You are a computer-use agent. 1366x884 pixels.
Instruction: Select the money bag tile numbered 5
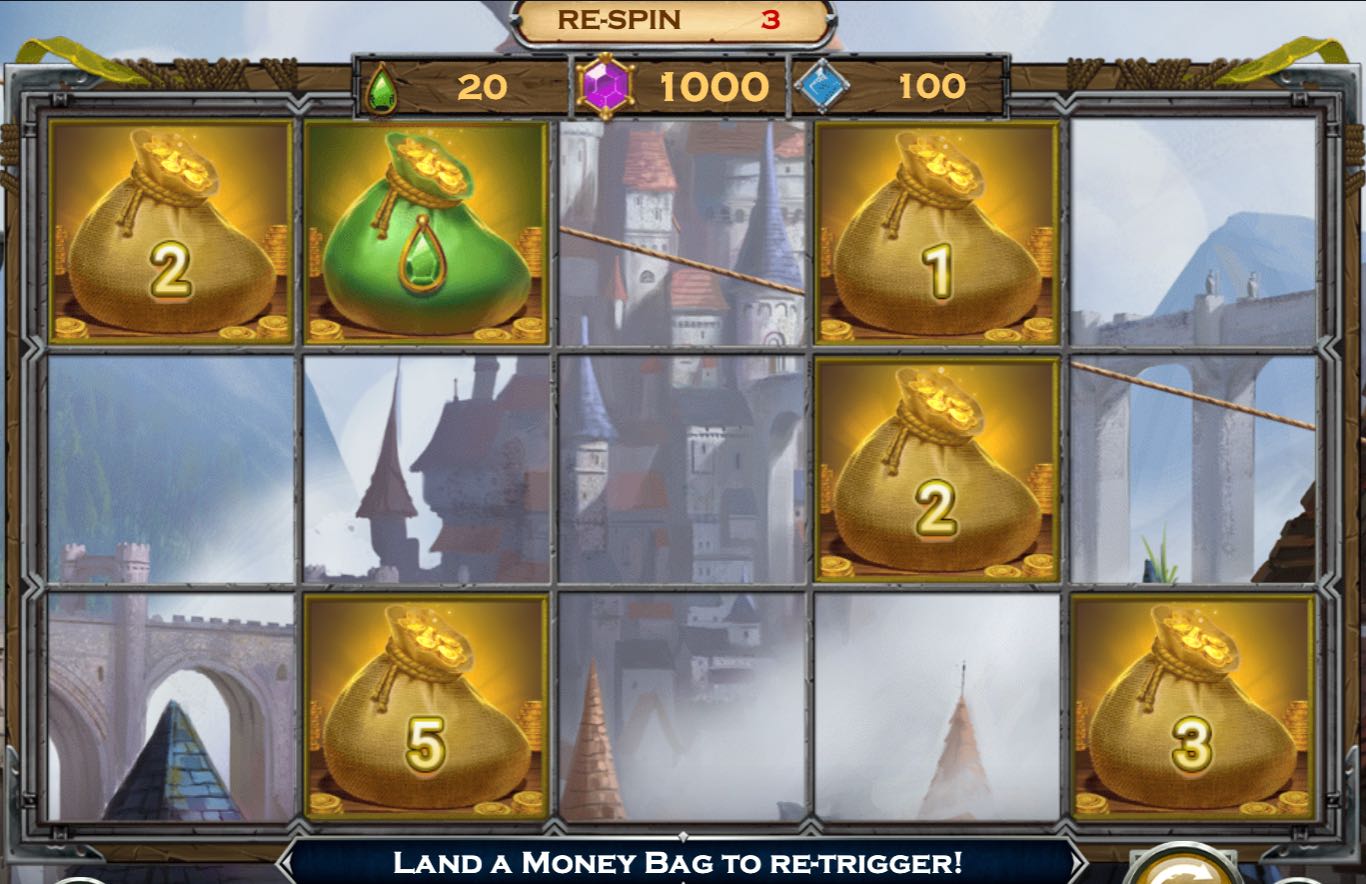426,707
